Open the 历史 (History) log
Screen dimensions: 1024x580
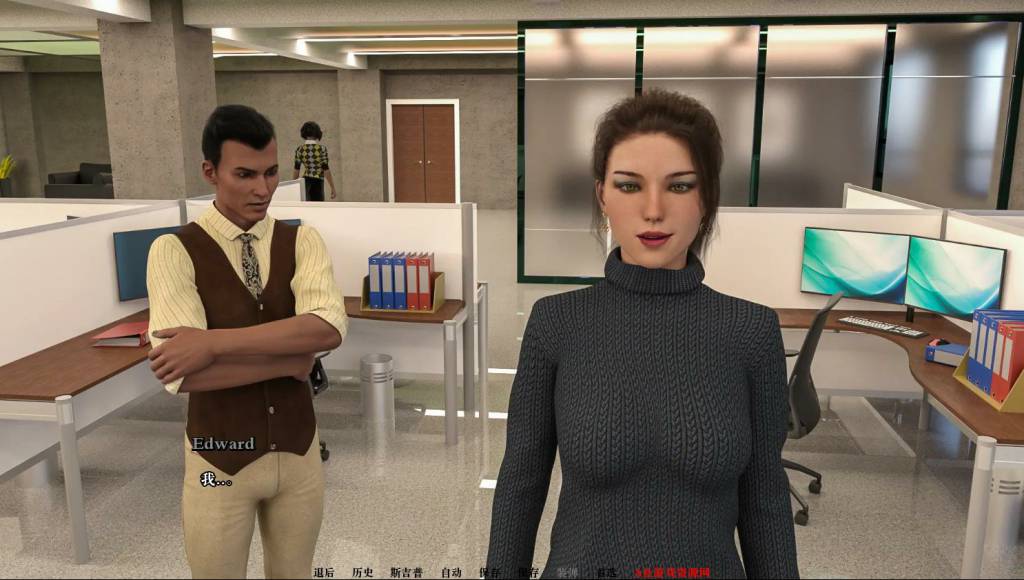362,573
